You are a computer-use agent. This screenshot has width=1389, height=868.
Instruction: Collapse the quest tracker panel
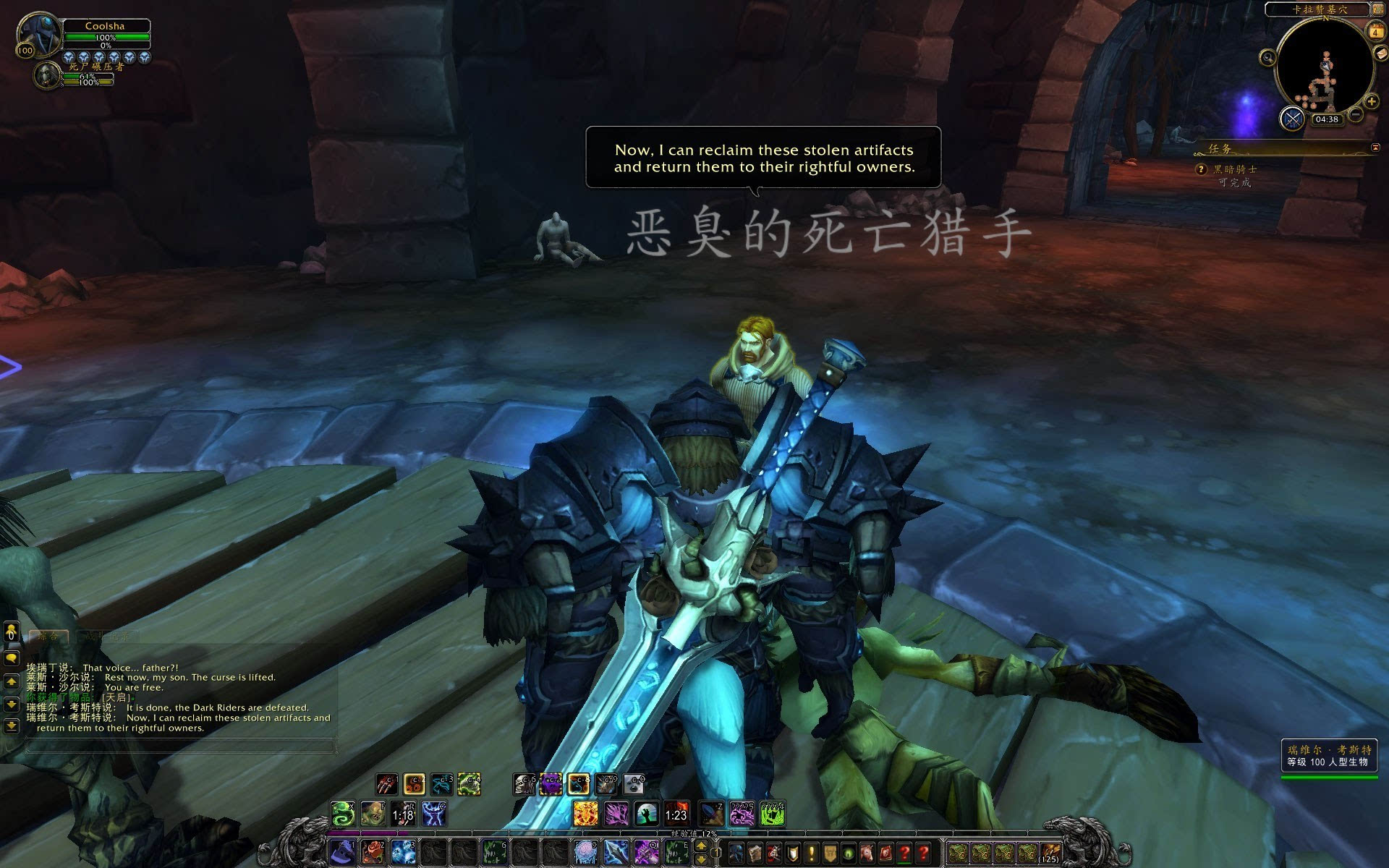tap(1375, 148)
